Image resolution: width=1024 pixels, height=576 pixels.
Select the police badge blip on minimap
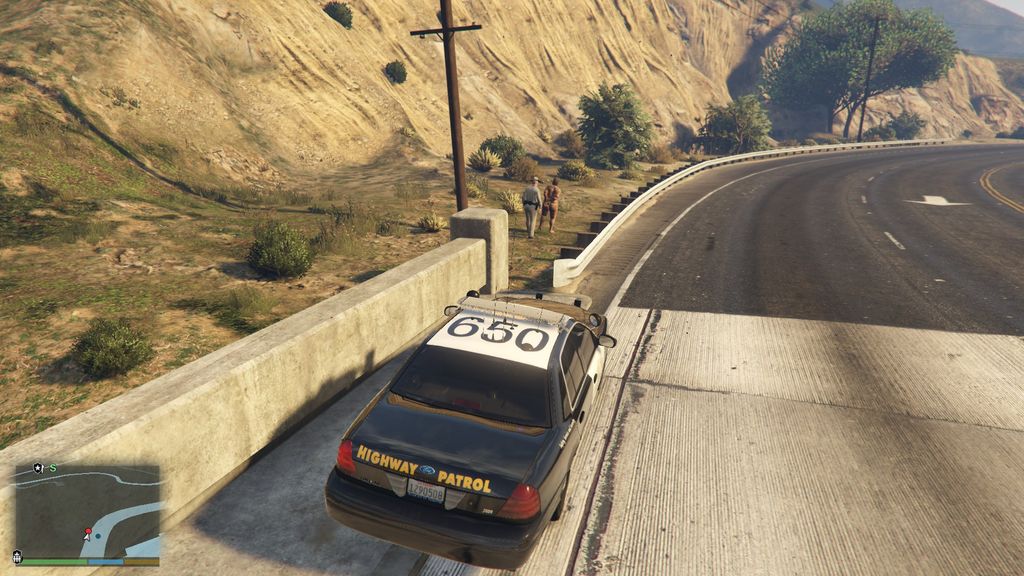point(38,468)
